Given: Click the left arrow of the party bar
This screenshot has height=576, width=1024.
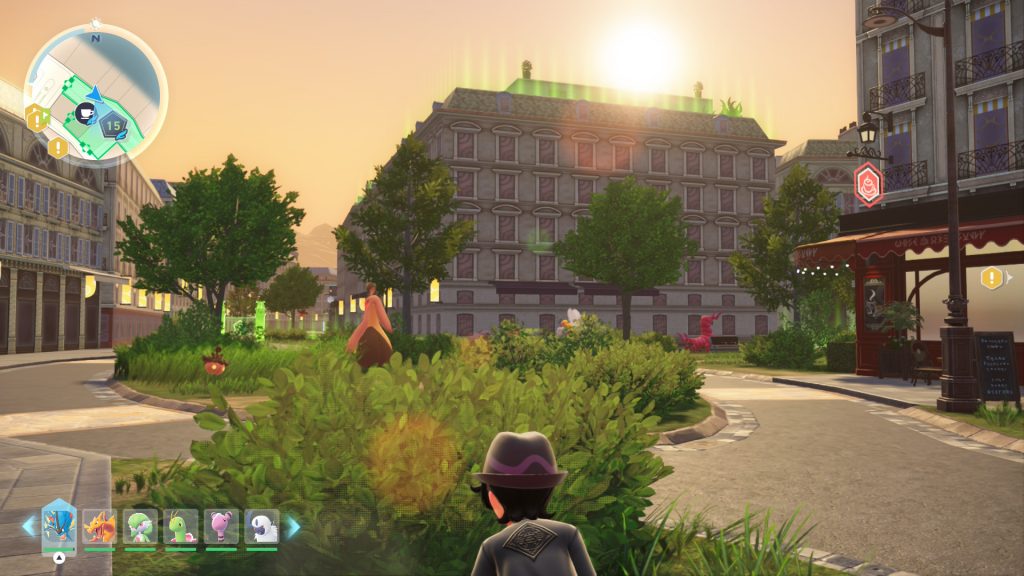Looking at the screenshot, I should [x=28, y=526].
